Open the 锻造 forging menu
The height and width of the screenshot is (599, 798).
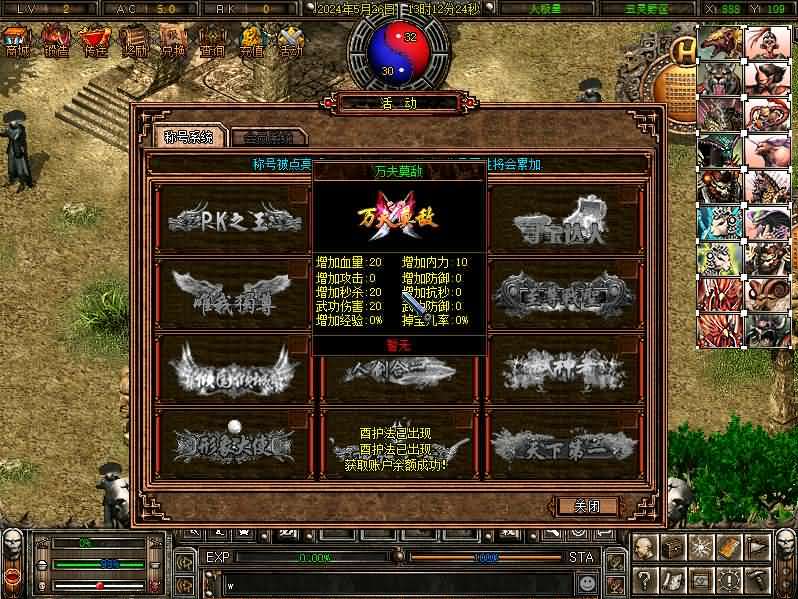coord(56,42)
